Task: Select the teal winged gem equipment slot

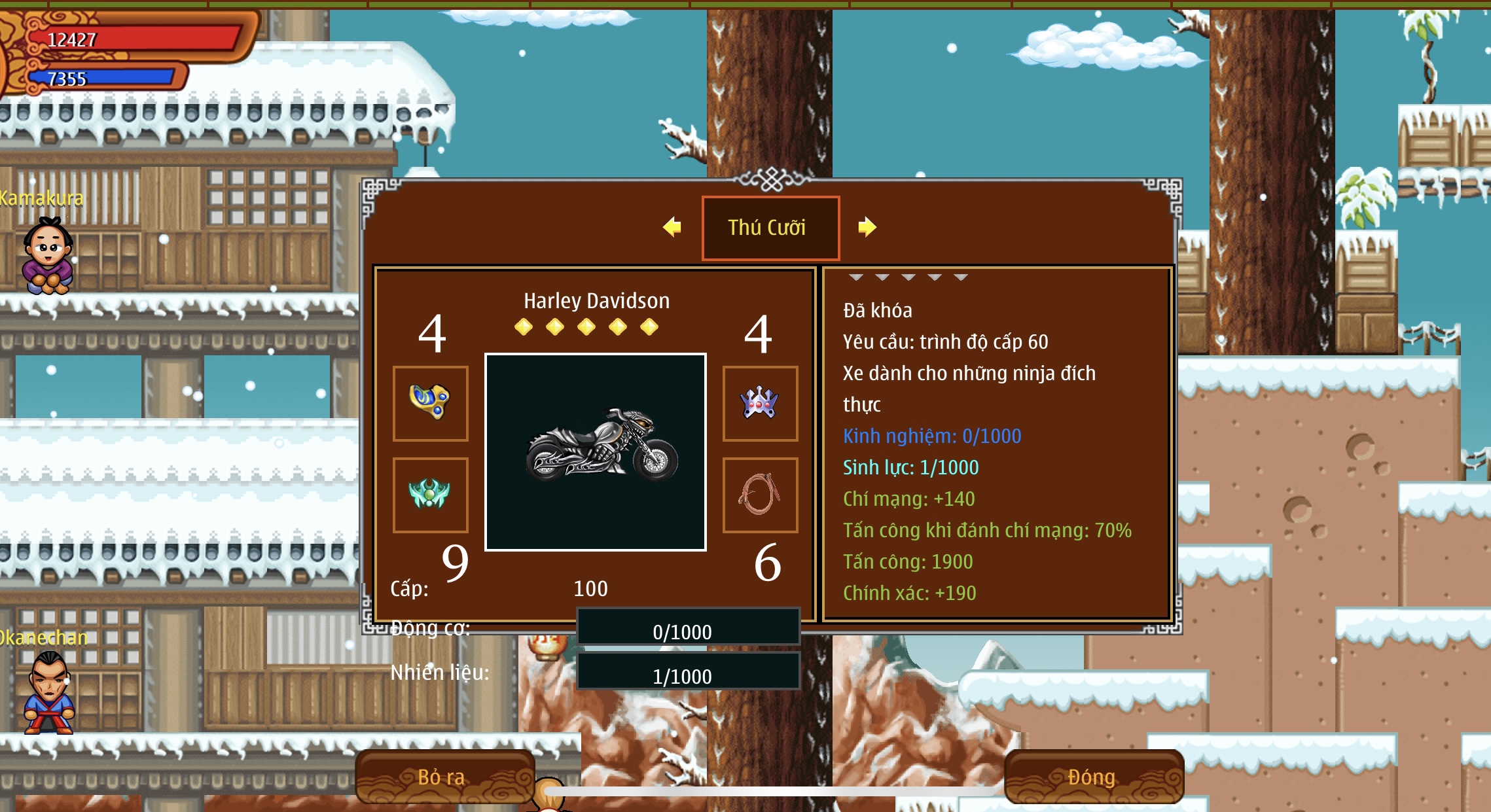Action: coord(430,494)
